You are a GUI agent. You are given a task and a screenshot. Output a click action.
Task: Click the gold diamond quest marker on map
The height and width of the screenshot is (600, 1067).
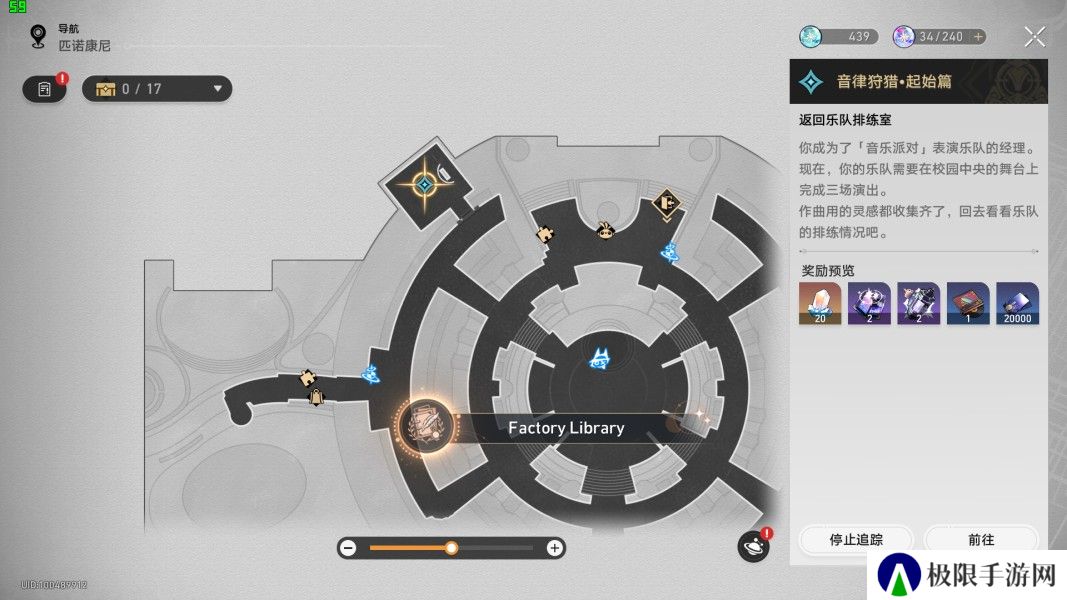[424, 185]
